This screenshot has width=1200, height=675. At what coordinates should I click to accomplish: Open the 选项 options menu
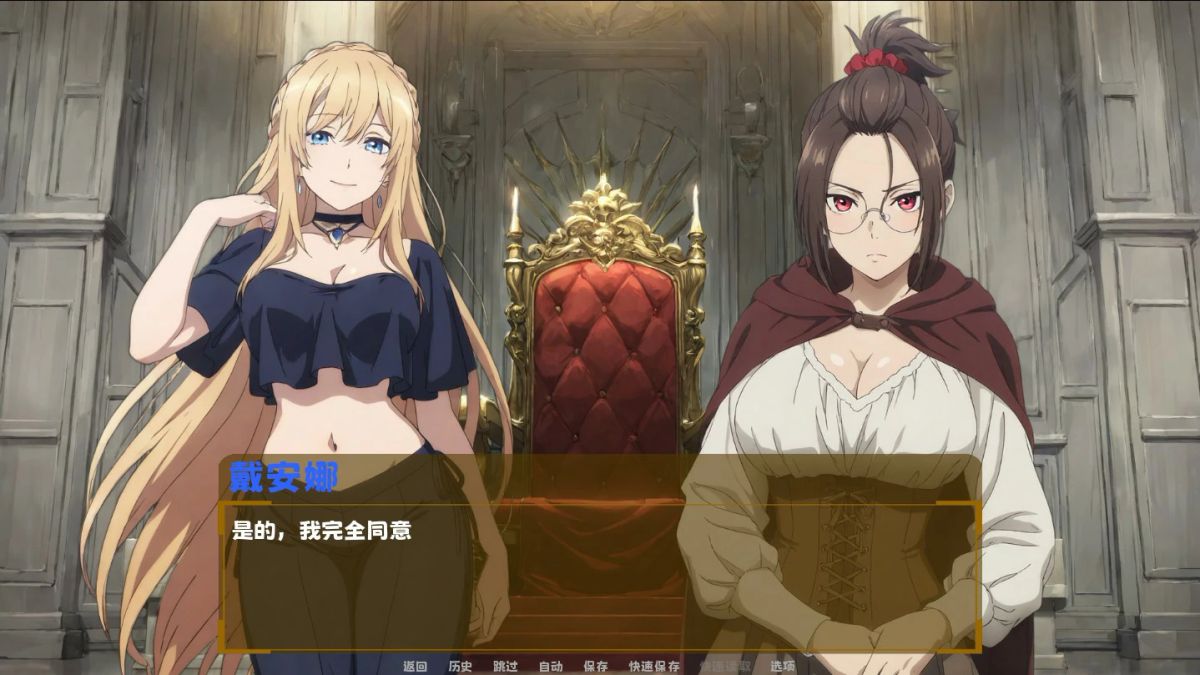[783, 666]
